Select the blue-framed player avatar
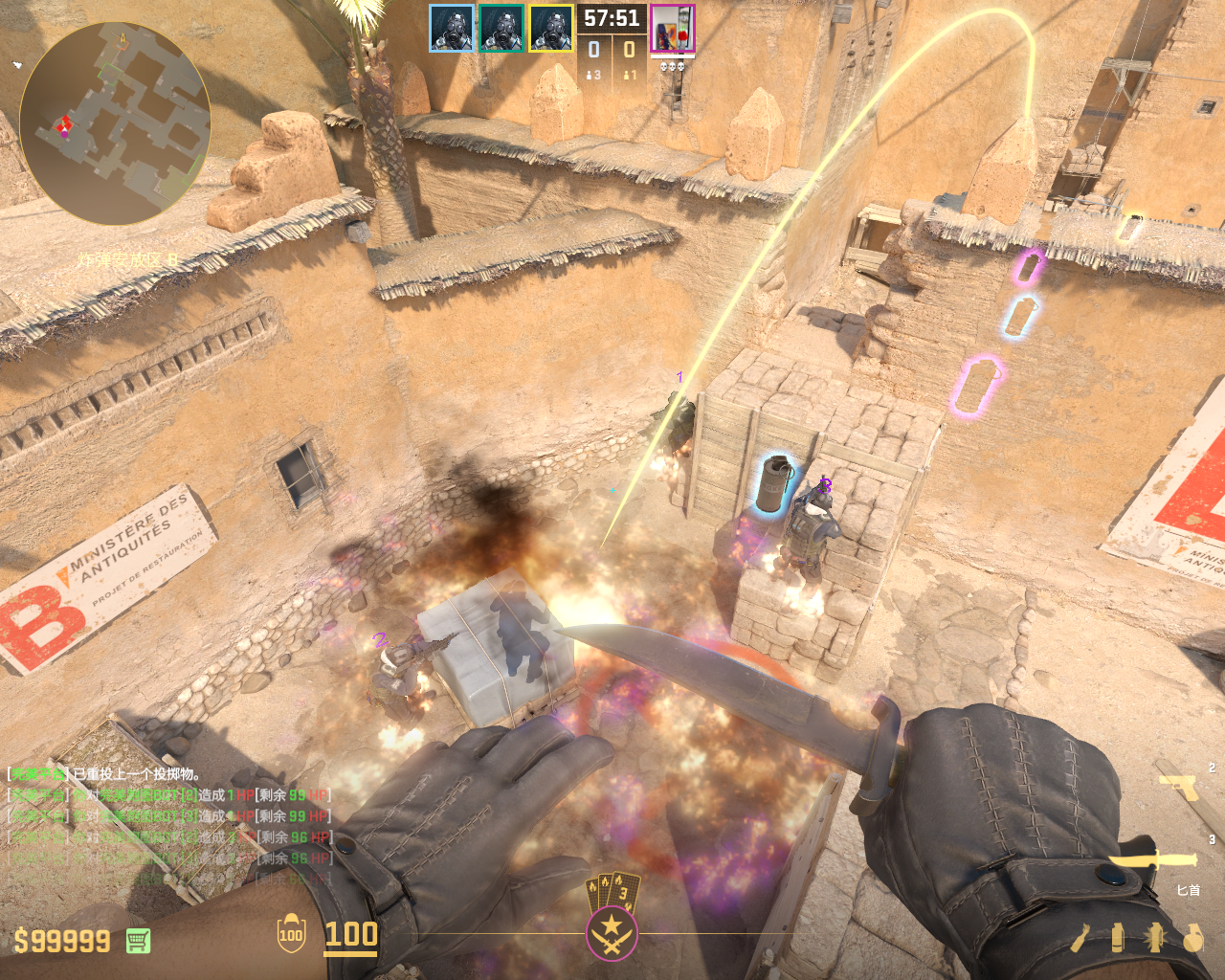This screenshot has height=980, width=1225. (x=451, y=29)
